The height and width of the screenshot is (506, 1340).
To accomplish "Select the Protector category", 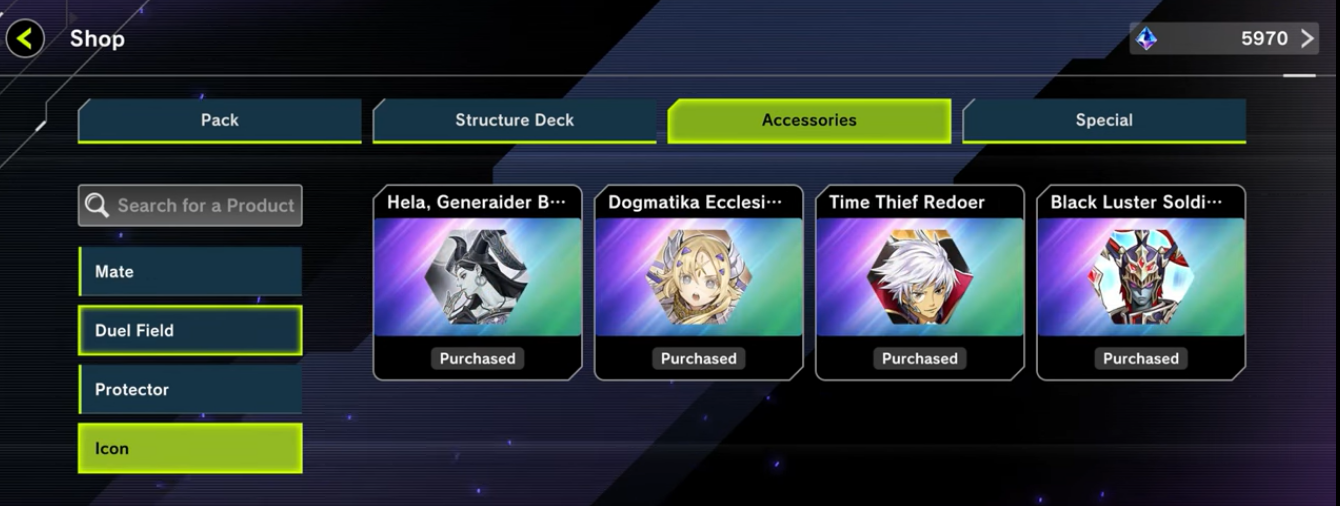I will [190, 390].
